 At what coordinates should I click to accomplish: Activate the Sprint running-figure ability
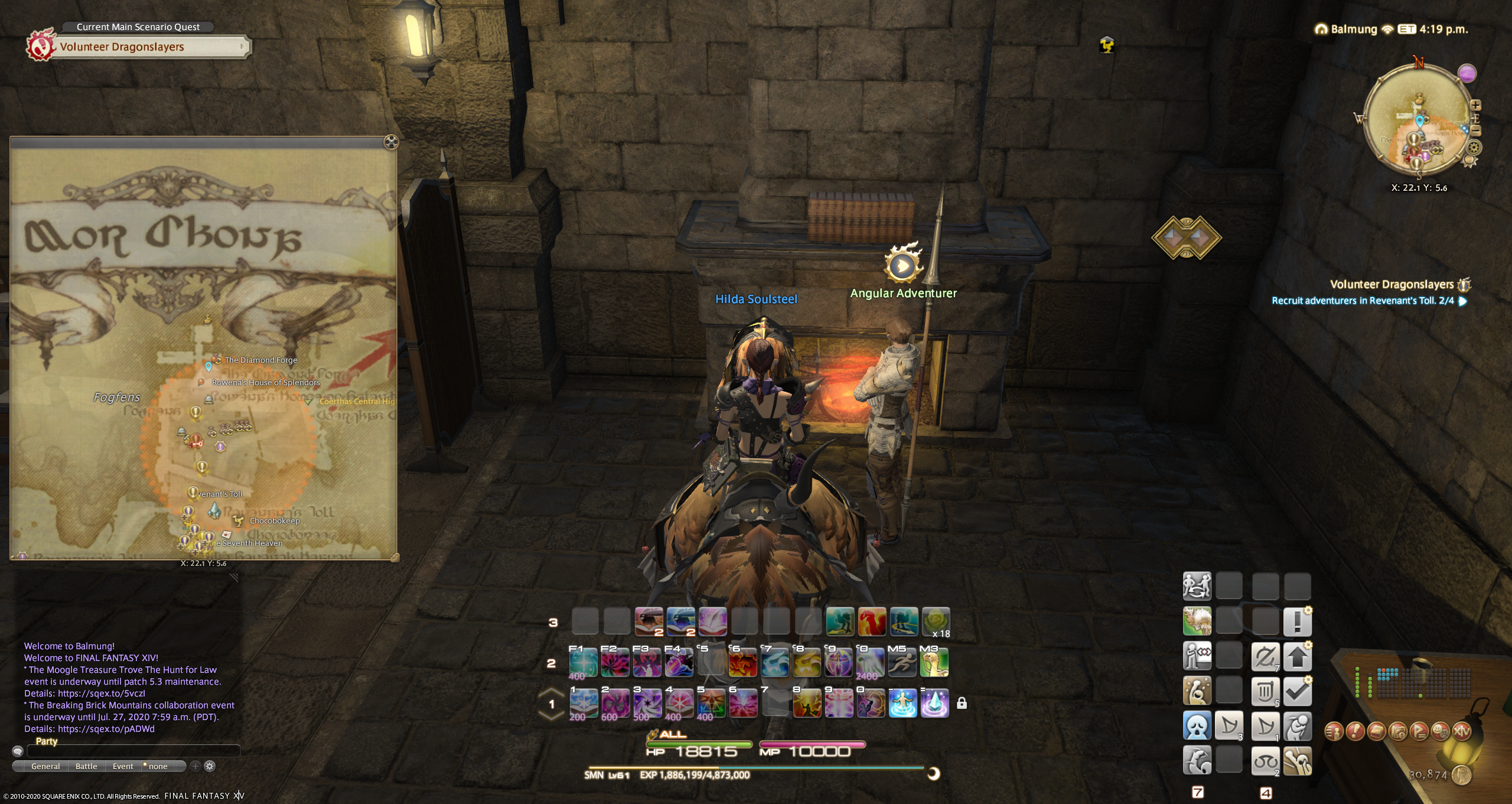tap(902, 662)
